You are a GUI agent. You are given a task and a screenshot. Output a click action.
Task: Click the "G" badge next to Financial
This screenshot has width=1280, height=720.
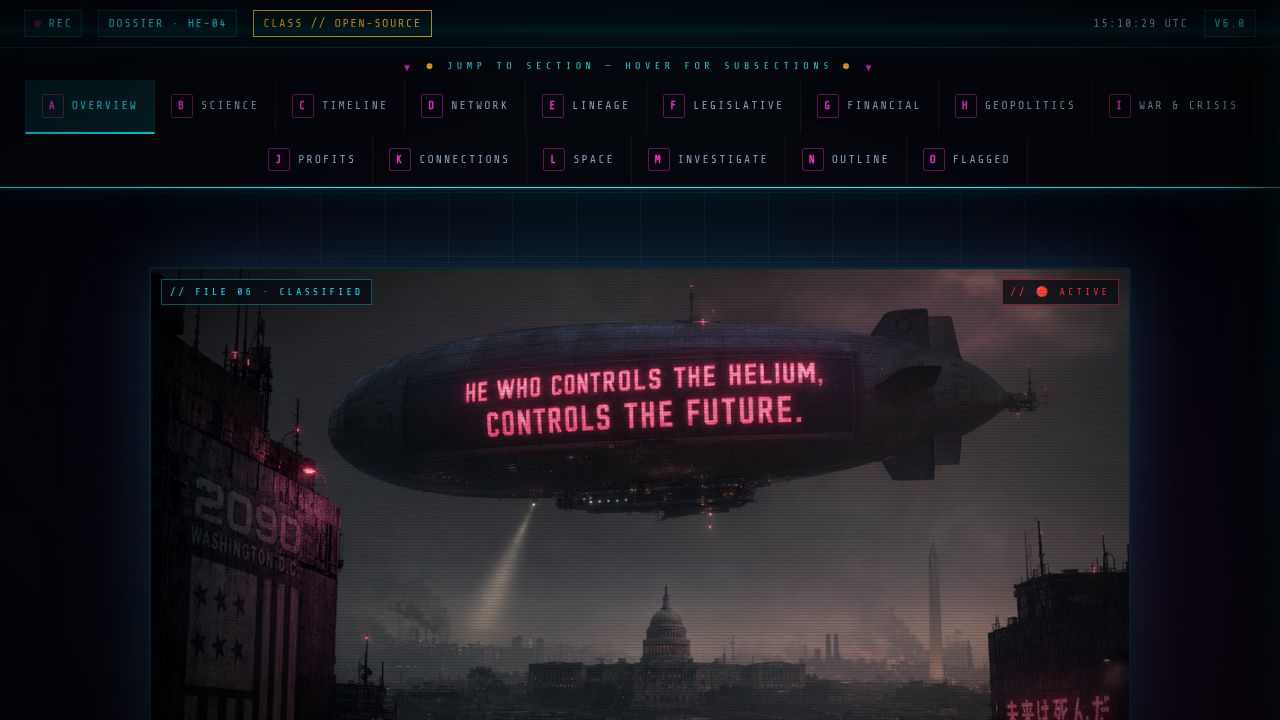pos(827,105)
